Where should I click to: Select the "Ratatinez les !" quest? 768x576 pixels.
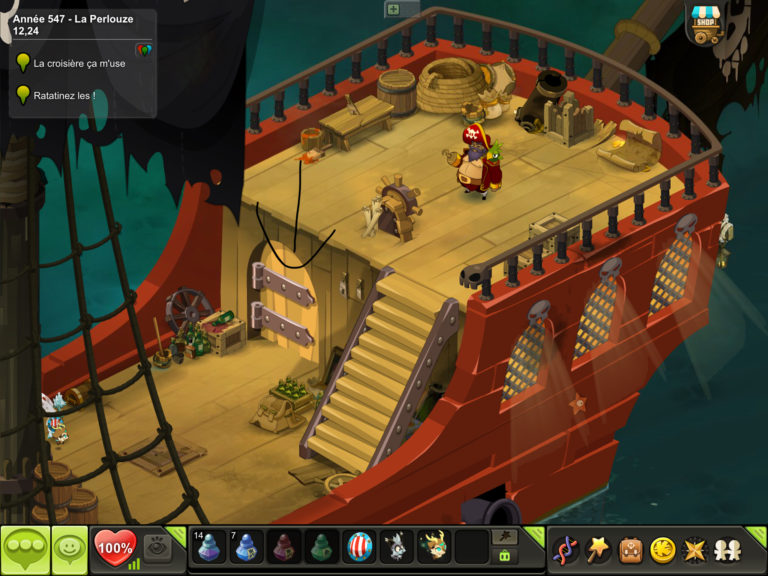[64, 96]
